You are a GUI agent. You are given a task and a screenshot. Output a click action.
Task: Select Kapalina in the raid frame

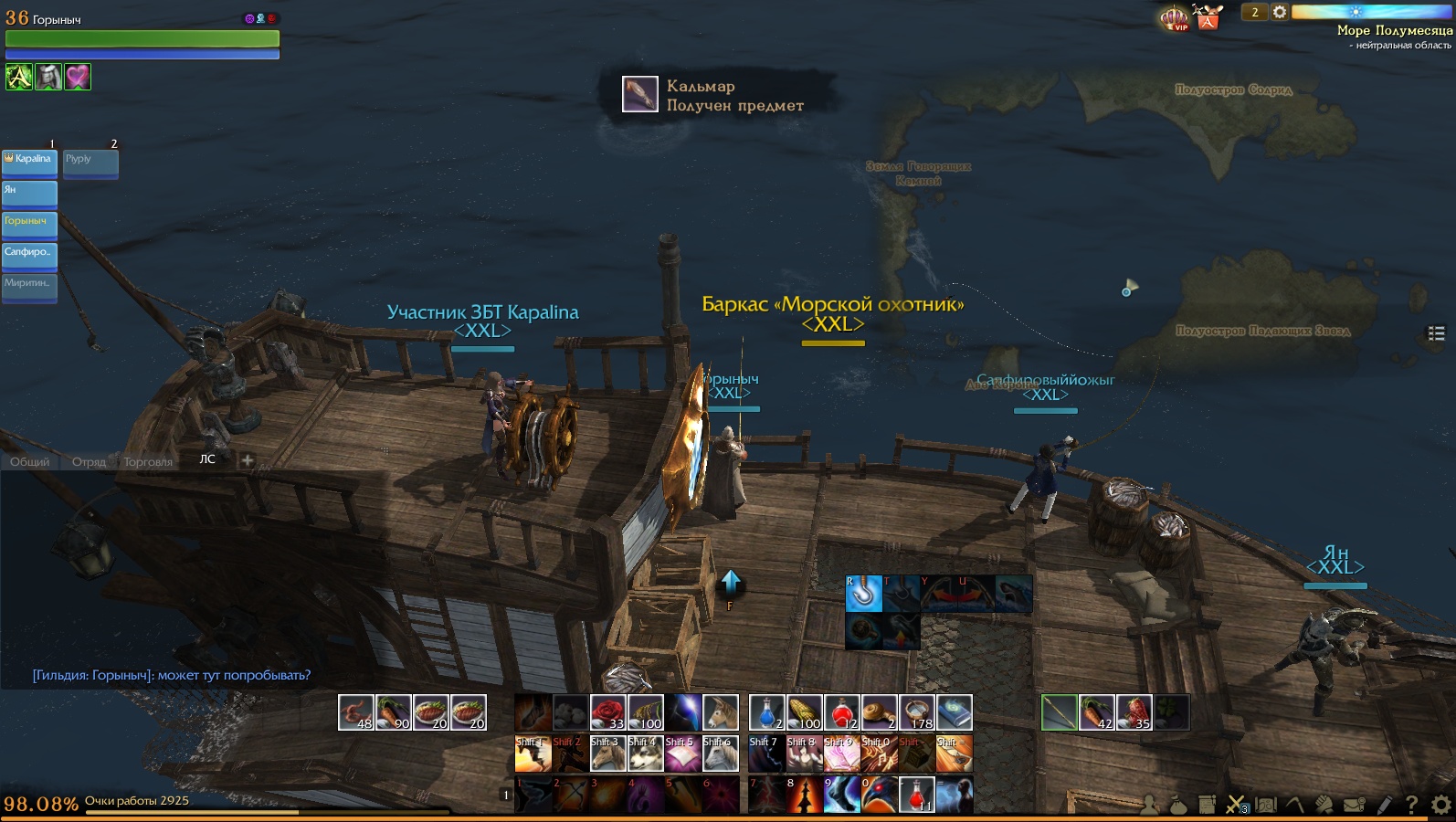(x=30, y=163)
